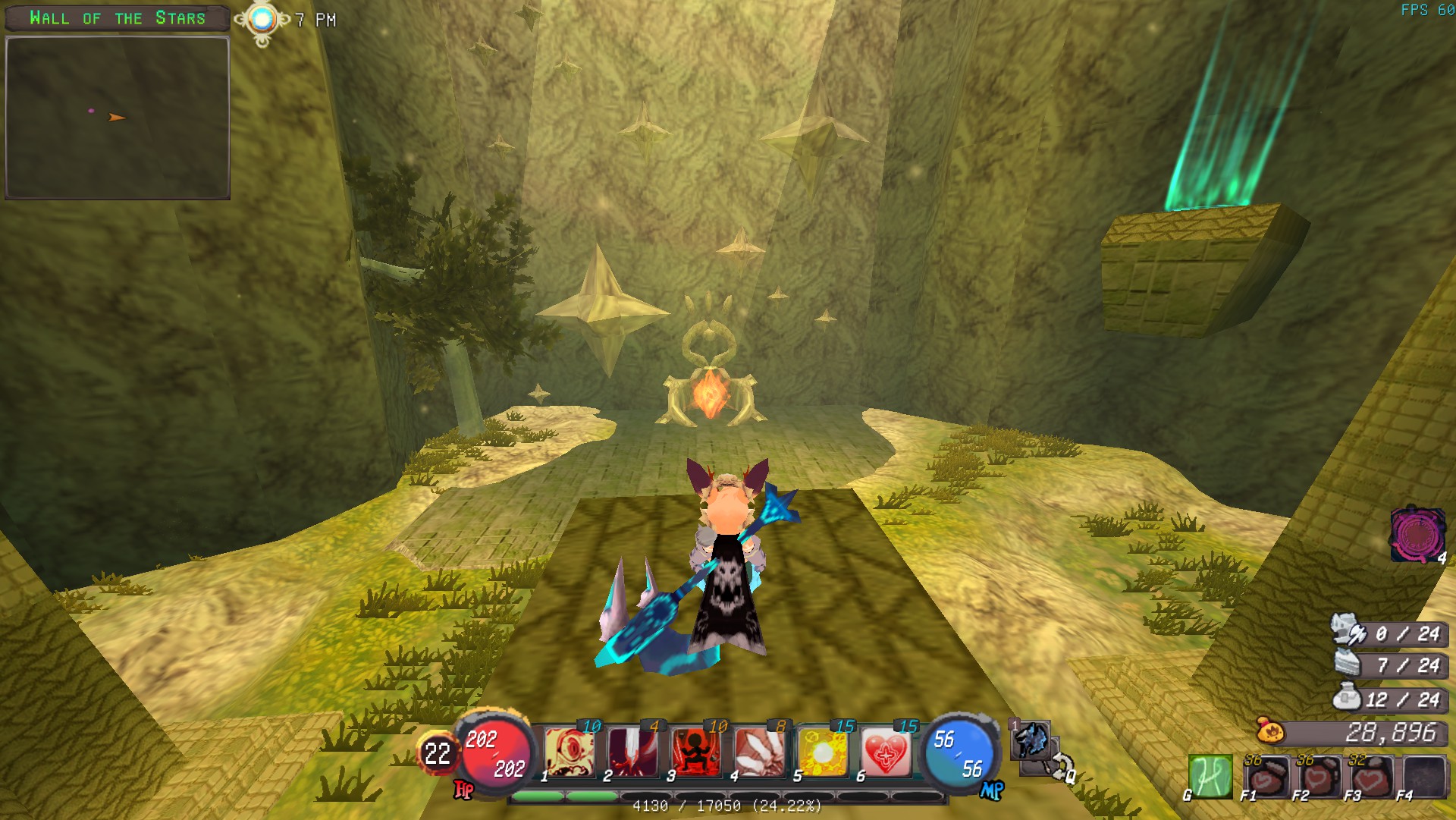Click the magenta circular seal buff icon
This screenshot has width=1456, height=820.
point(1416,534)
